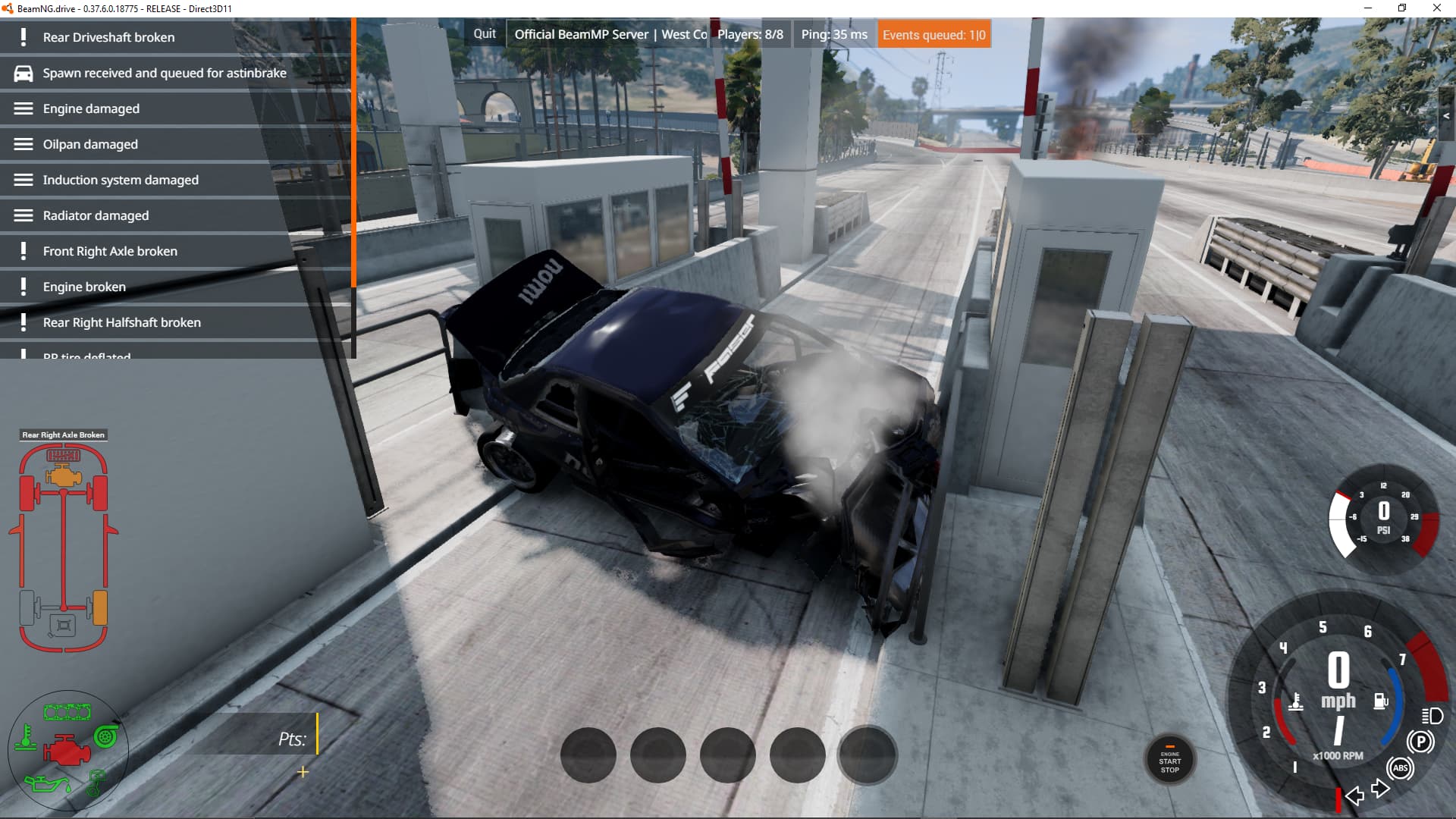The width and height of the screenshot is (1456, 819).
Task: Quit the BeamMP server session
Action: click(x=485, y=34)
